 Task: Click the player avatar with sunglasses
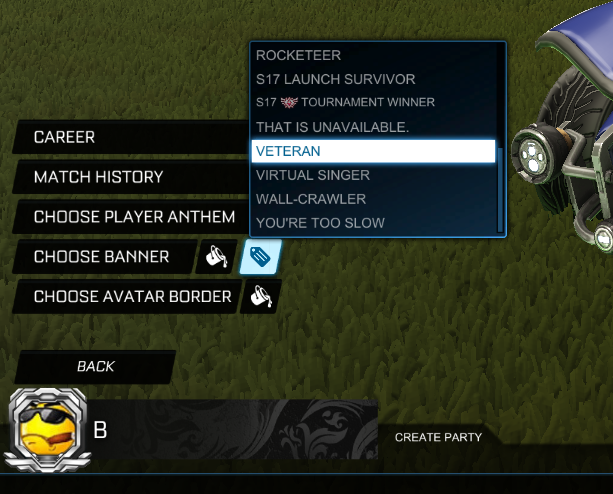(x=49, y=430)
